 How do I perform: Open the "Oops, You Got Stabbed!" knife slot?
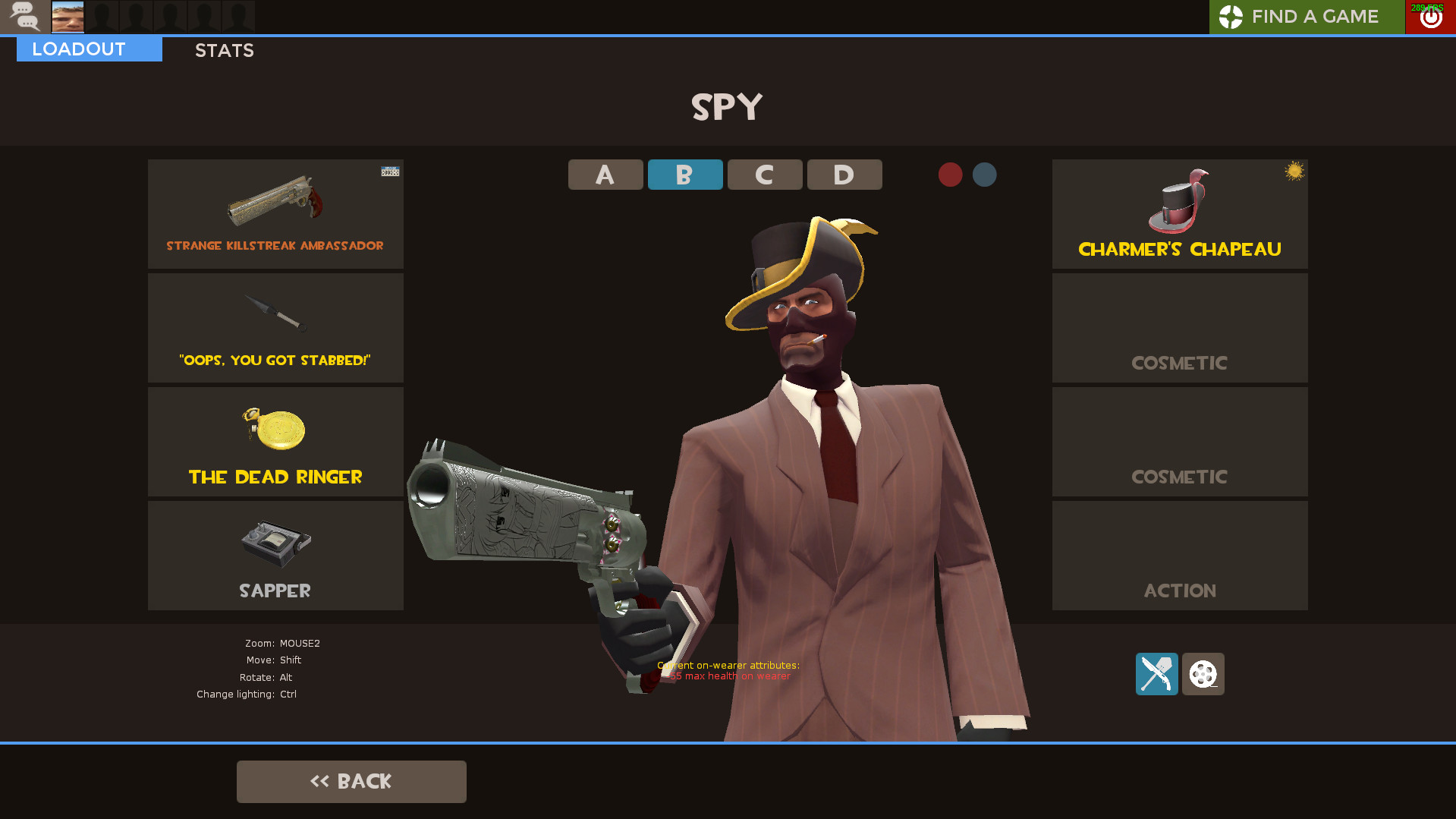point(275,328)
